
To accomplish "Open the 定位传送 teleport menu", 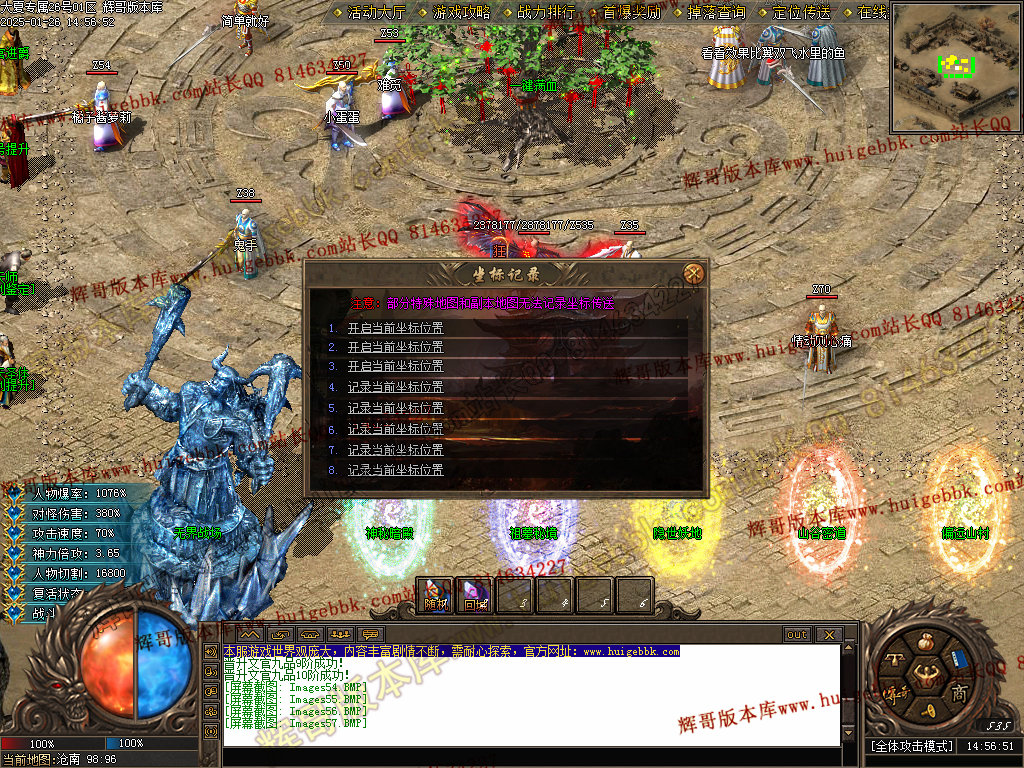I will point(801,13).
